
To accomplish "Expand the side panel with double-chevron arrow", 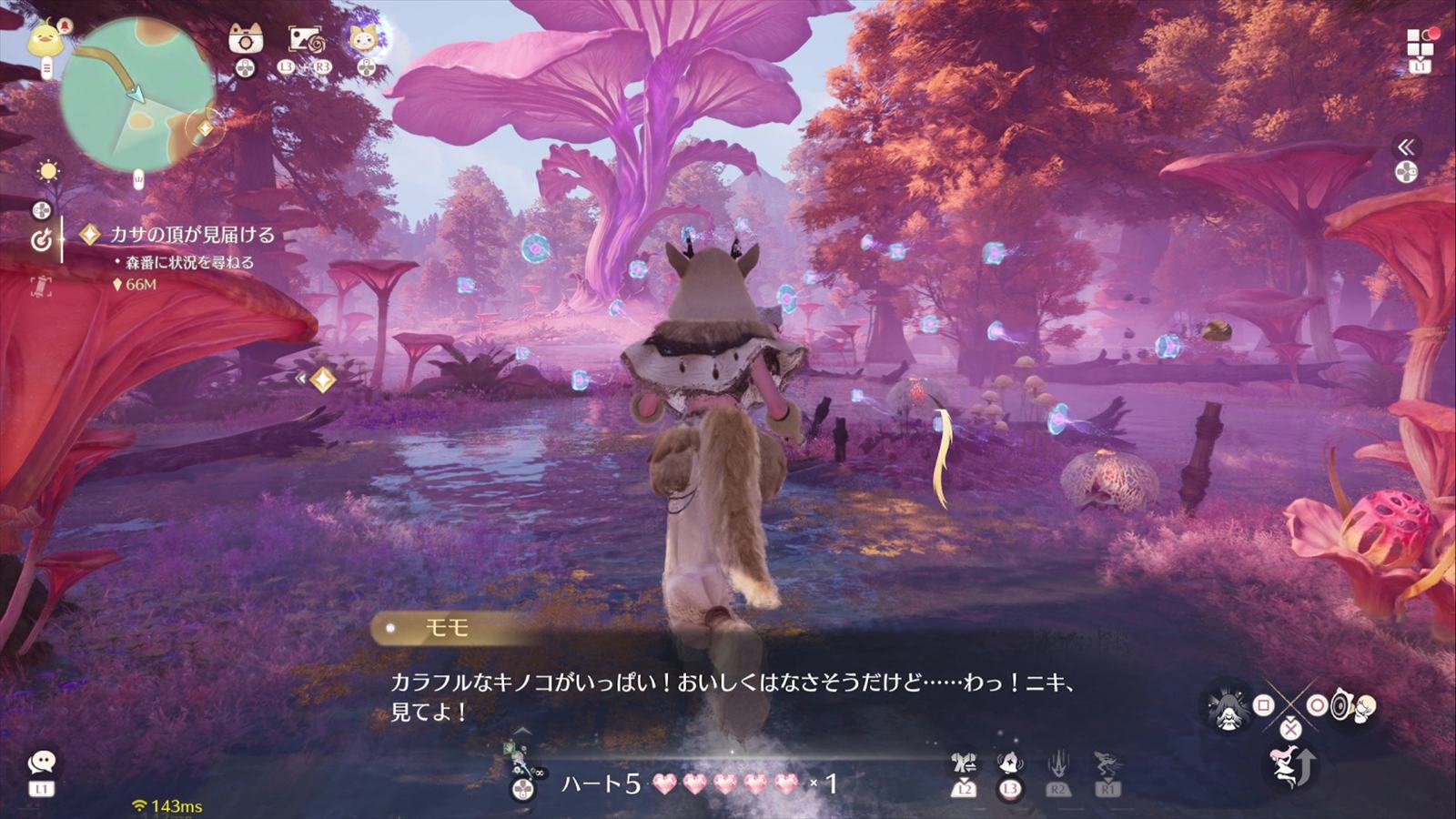I will [x=1406, y=147].
